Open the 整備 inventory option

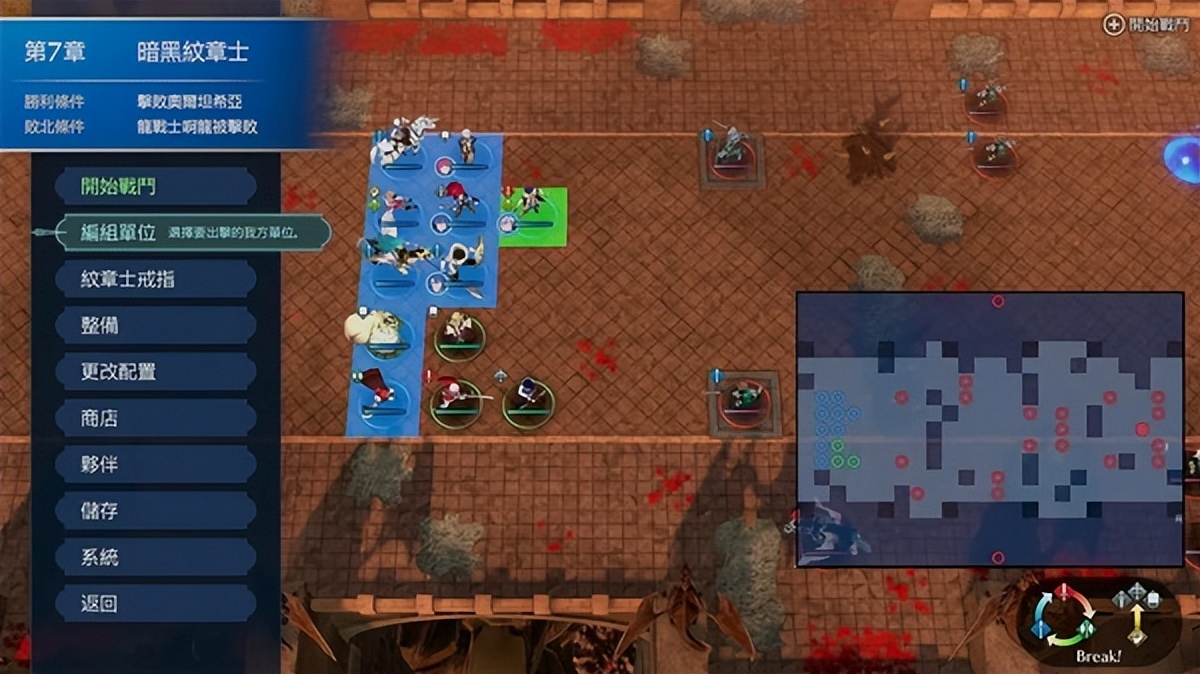coord(155,326)
